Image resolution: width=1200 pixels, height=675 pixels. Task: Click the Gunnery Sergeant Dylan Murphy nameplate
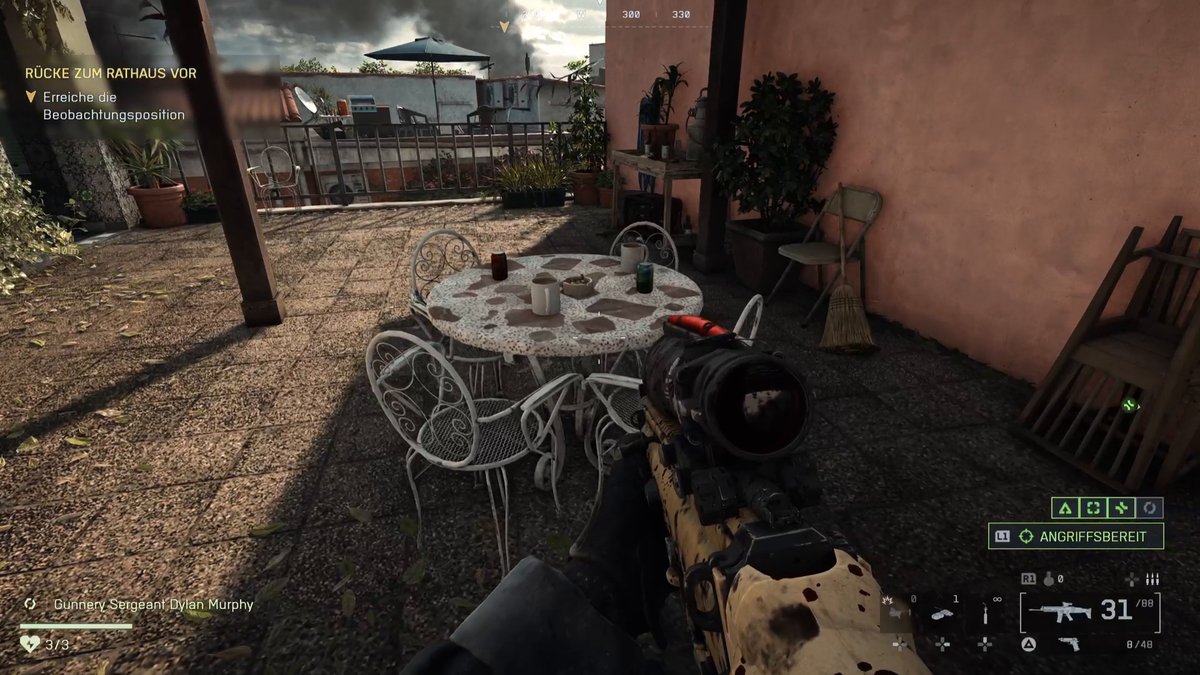(x=139, y=605)
